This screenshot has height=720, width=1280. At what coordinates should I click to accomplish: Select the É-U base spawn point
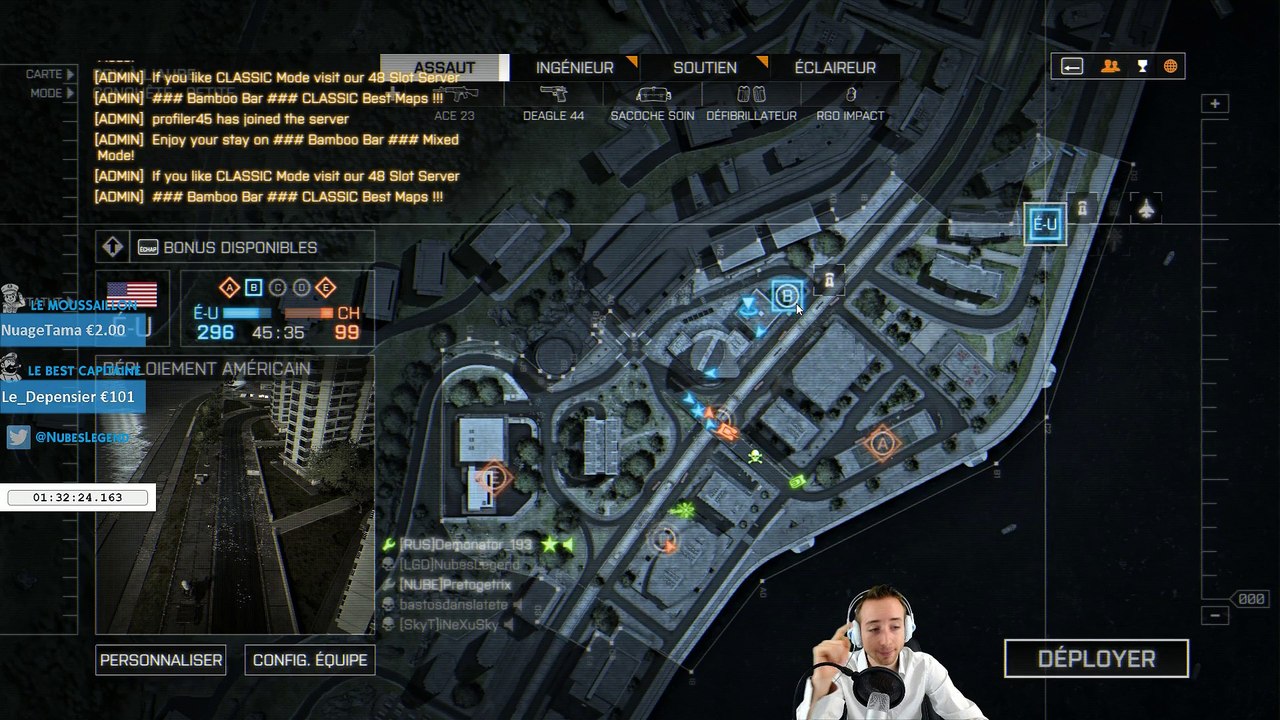coord(1045,224)
